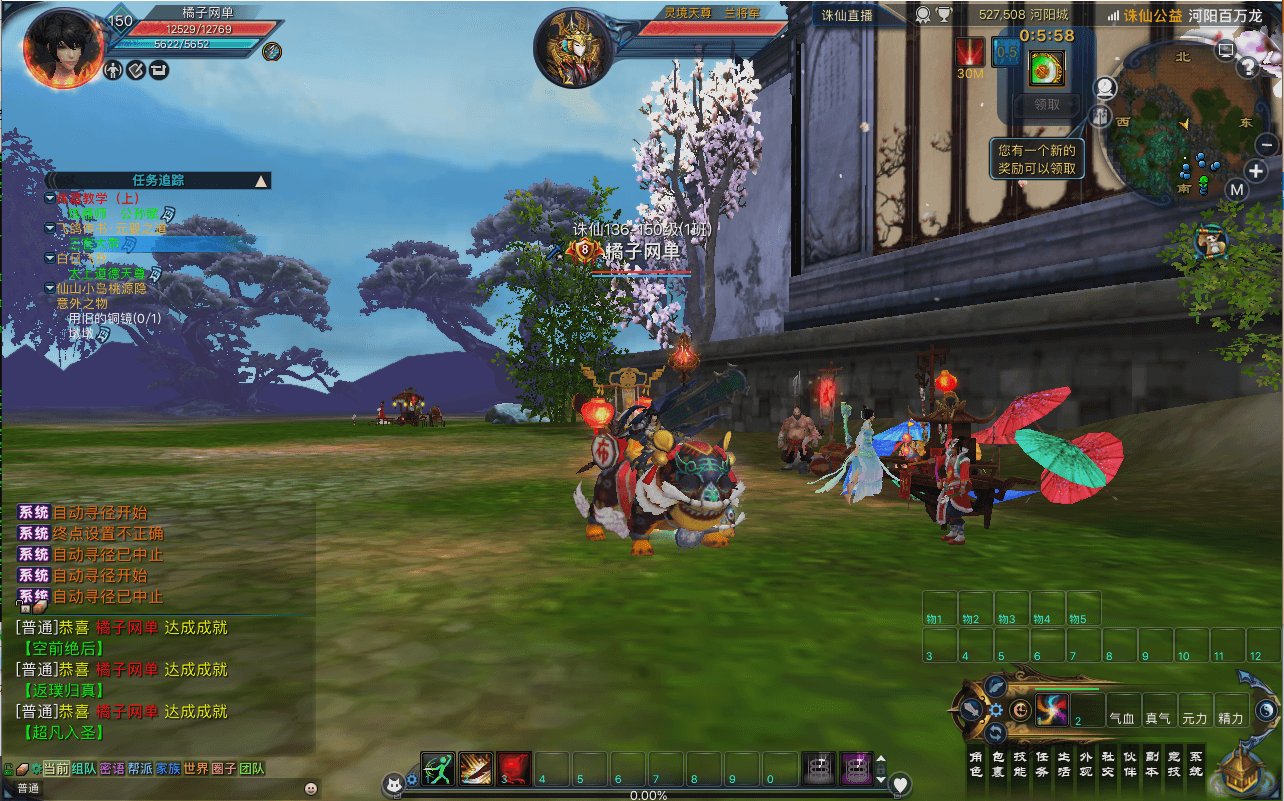Open the world map with M button
Image resolution: width=1284 pixels, height=801 pixels.
coord(1237,190)
